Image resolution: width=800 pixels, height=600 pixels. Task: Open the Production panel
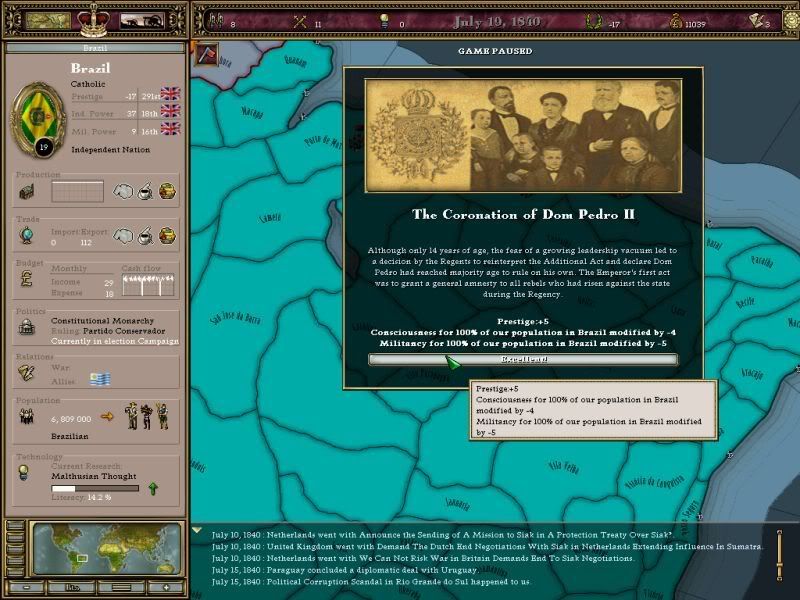[x=26, y=189]
